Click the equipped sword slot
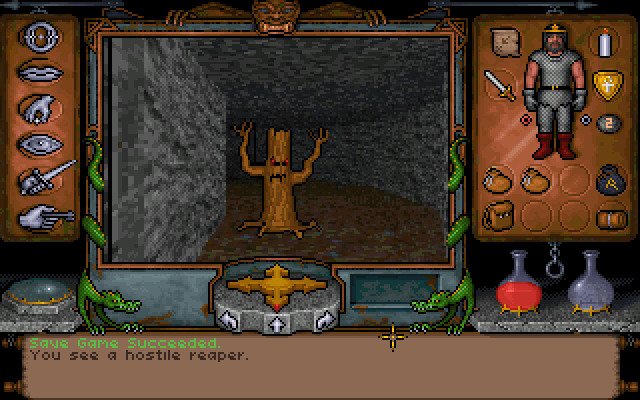 click(x=500, y=85)
